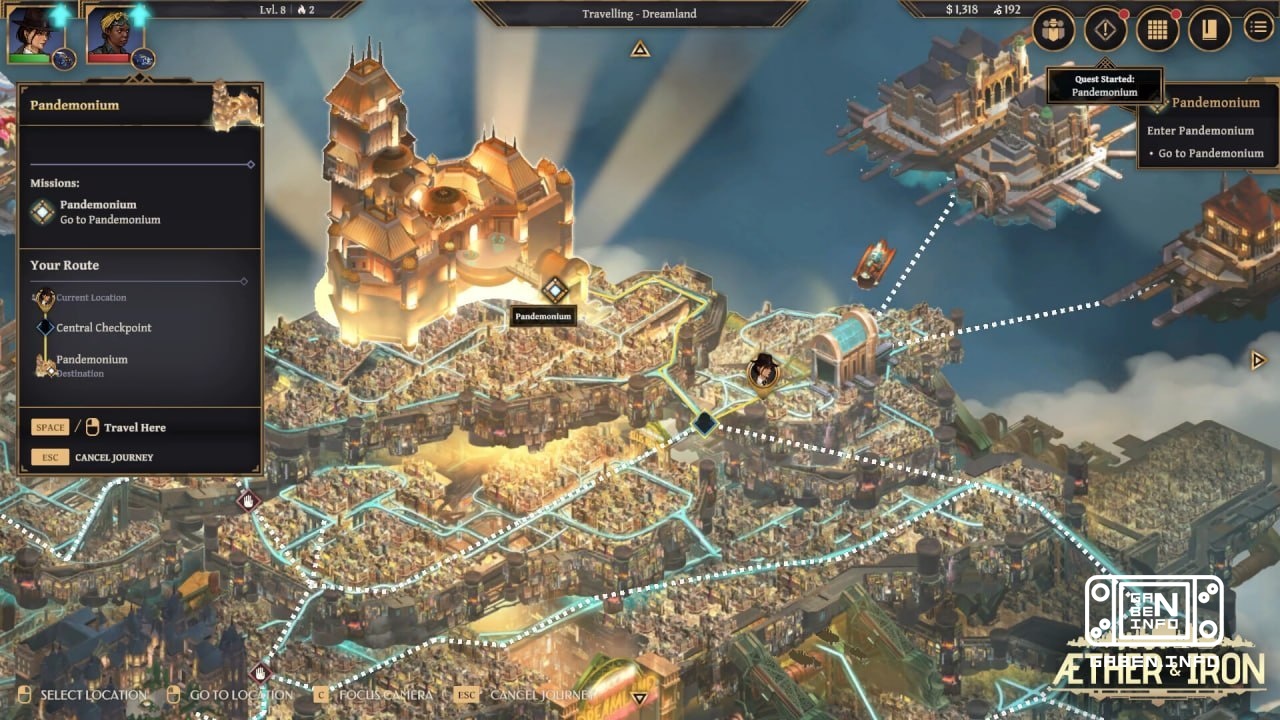Open the inventory grid icon
The image size is (1280, 720).
(x=1157, y=30)
